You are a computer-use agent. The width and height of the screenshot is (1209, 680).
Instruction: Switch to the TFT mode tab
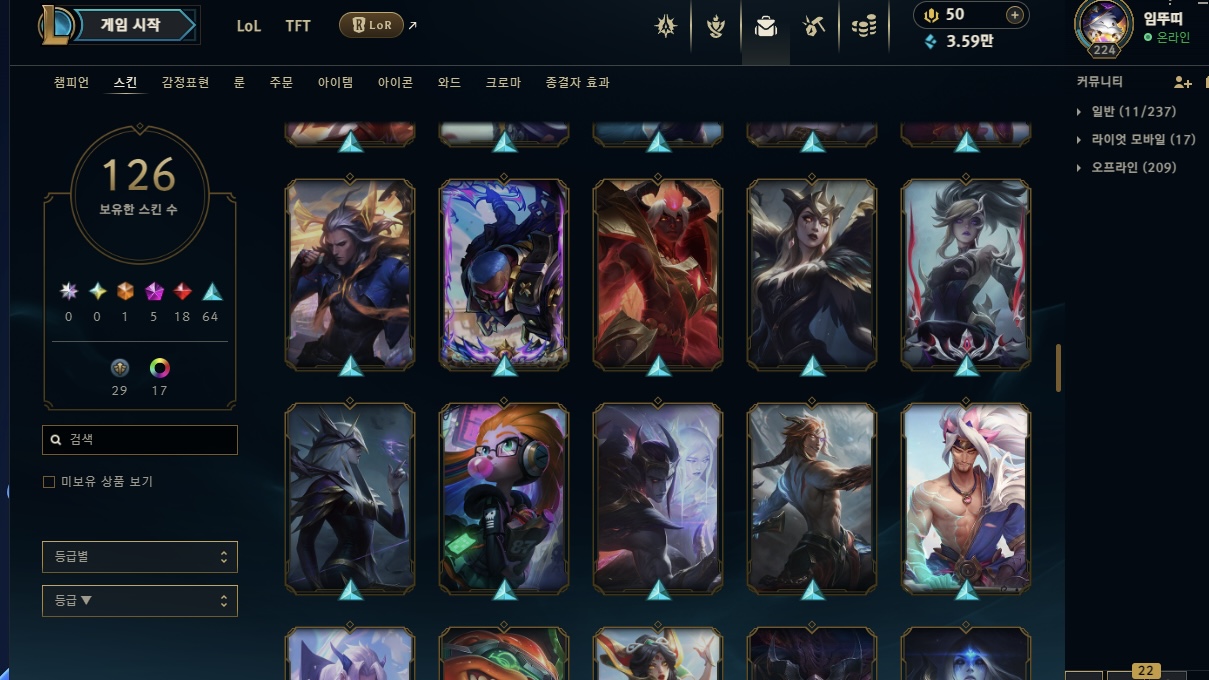coord(298,26)
